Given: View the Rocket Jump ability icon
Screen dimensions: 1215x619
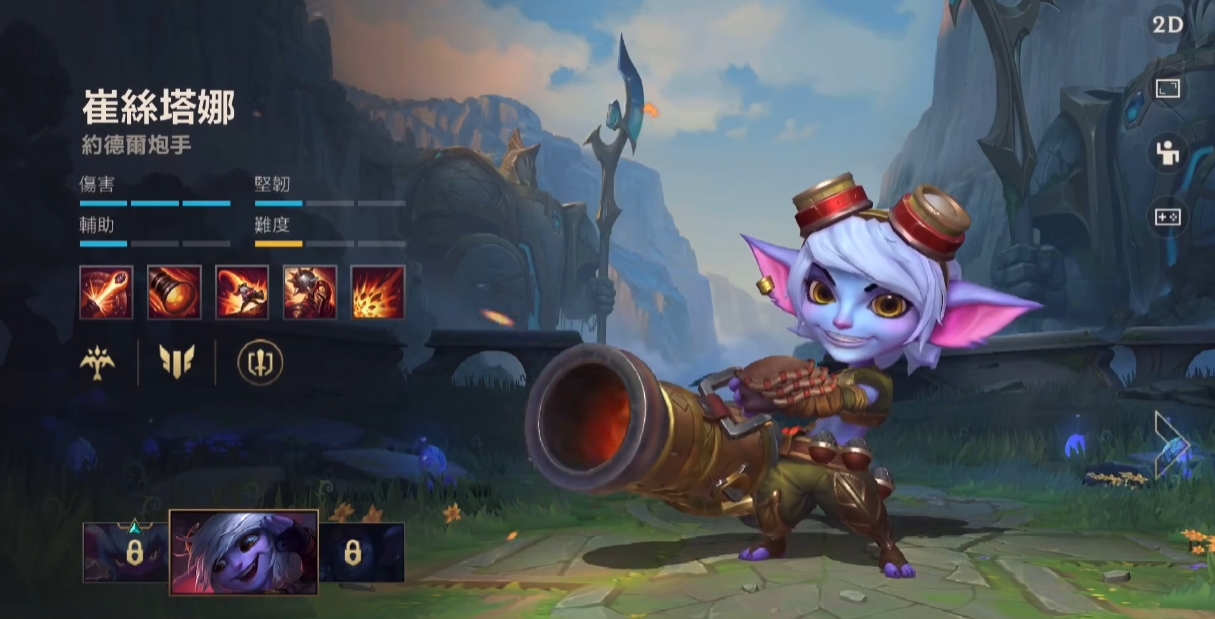Looking at the screenshot, I should 242,292.
